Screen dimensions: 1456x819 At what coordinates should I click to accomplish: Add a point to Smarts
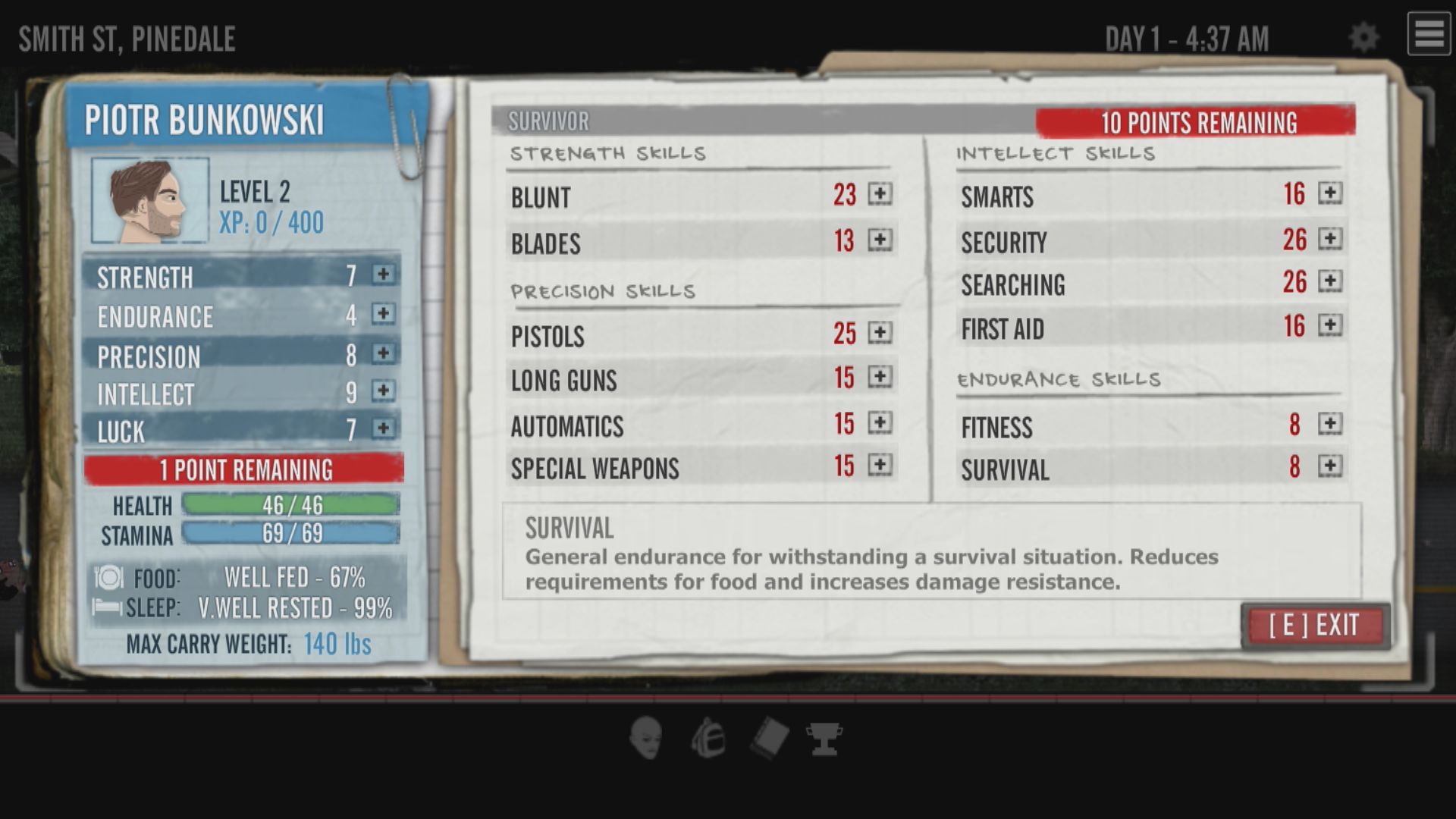1329,193
